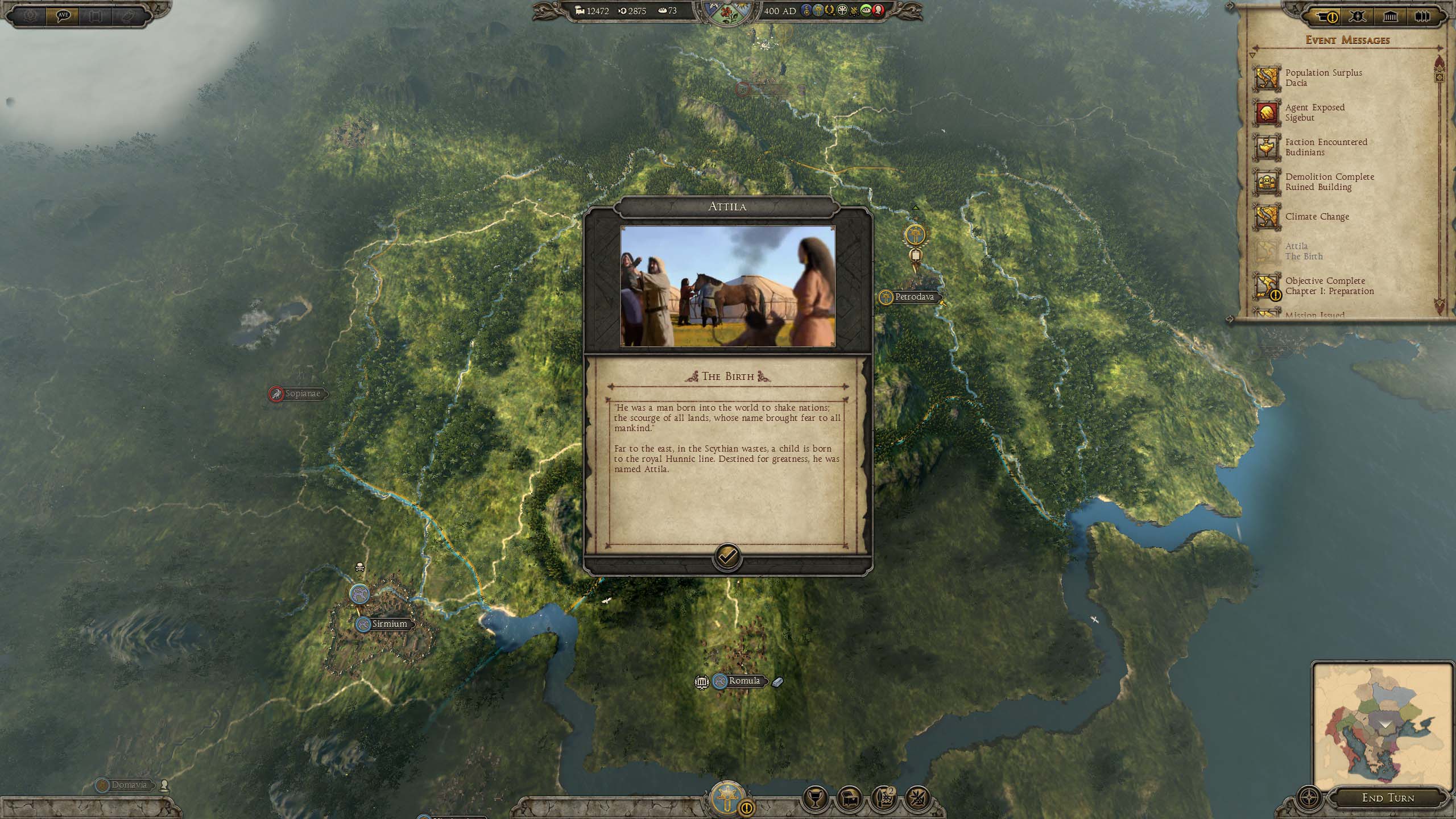
Task: Open the Agent Exposed Sigebut message
Action: point(1314,113)
